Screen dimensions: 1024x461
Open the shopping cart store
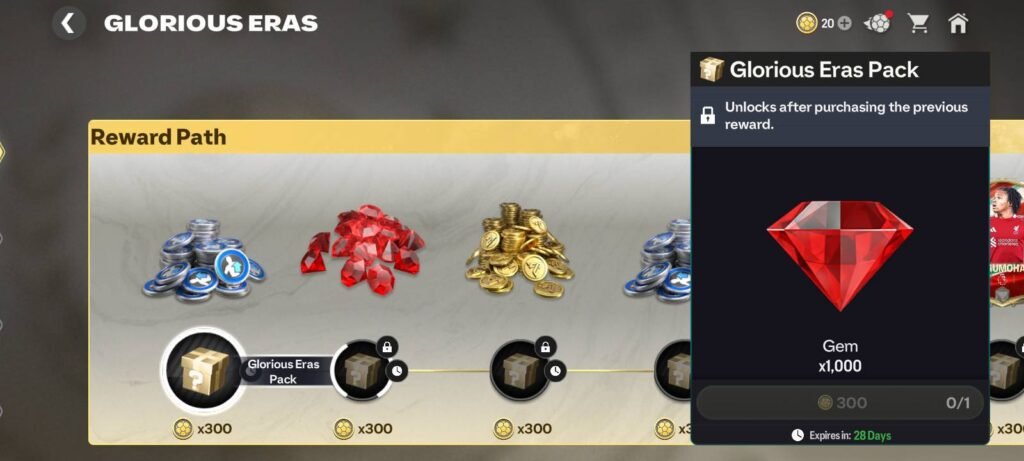click(917, 23)
